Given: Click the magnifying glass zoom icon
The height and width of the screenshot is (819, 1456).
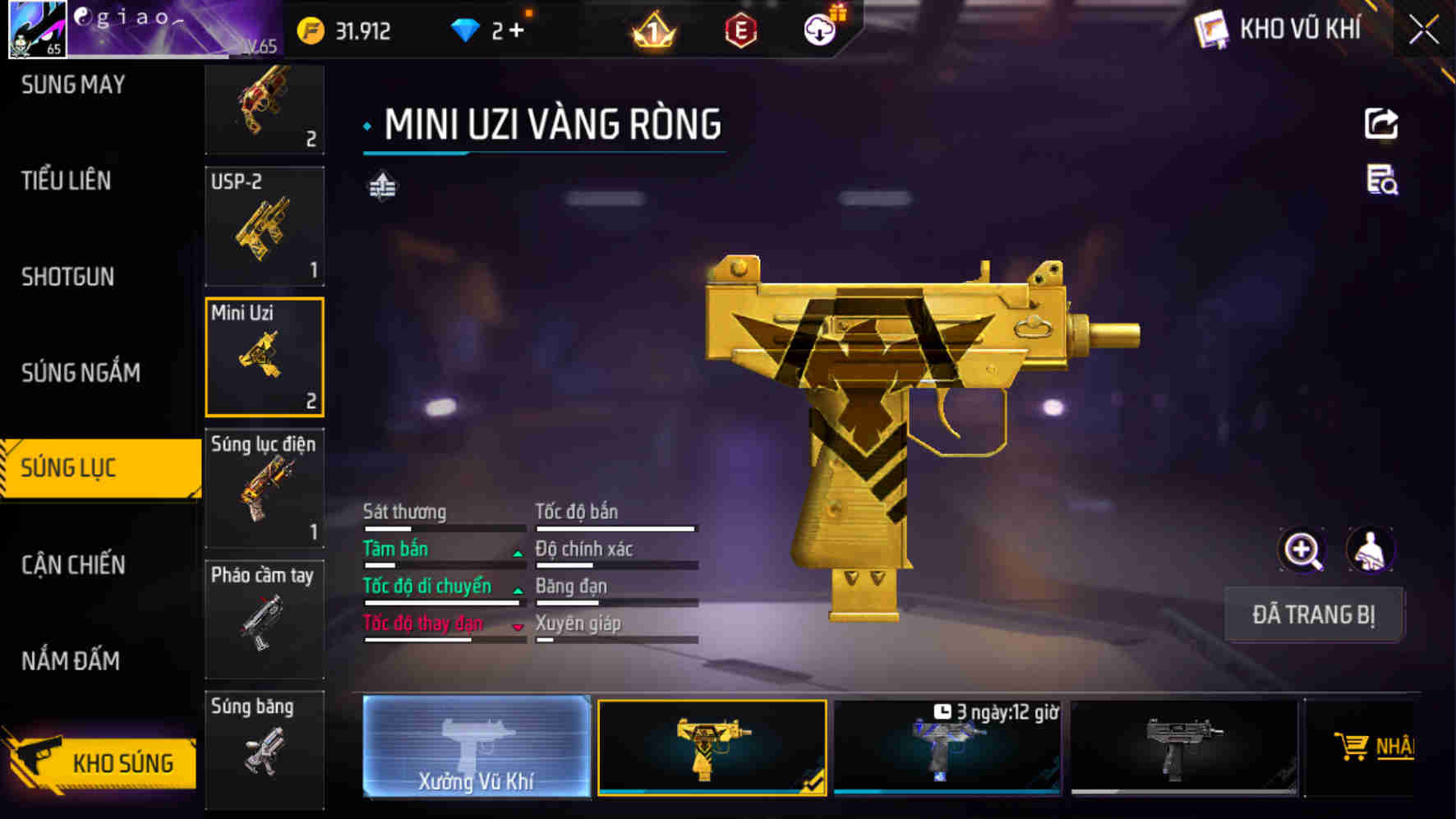Looking at the screenshot, I should pyautogui.click(x=1302, y=550).
